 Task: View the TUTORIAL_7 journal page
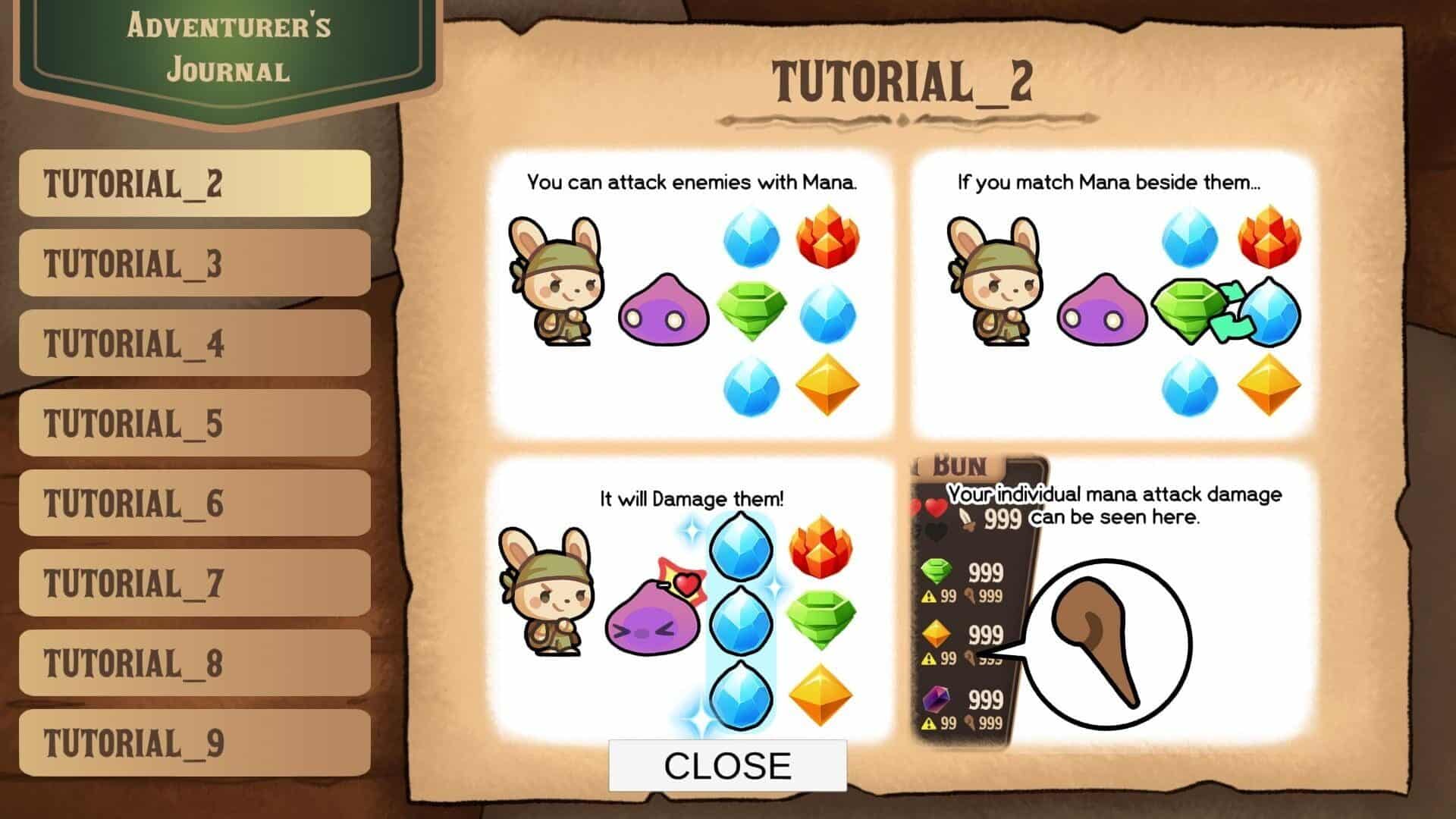coord(194,583)
